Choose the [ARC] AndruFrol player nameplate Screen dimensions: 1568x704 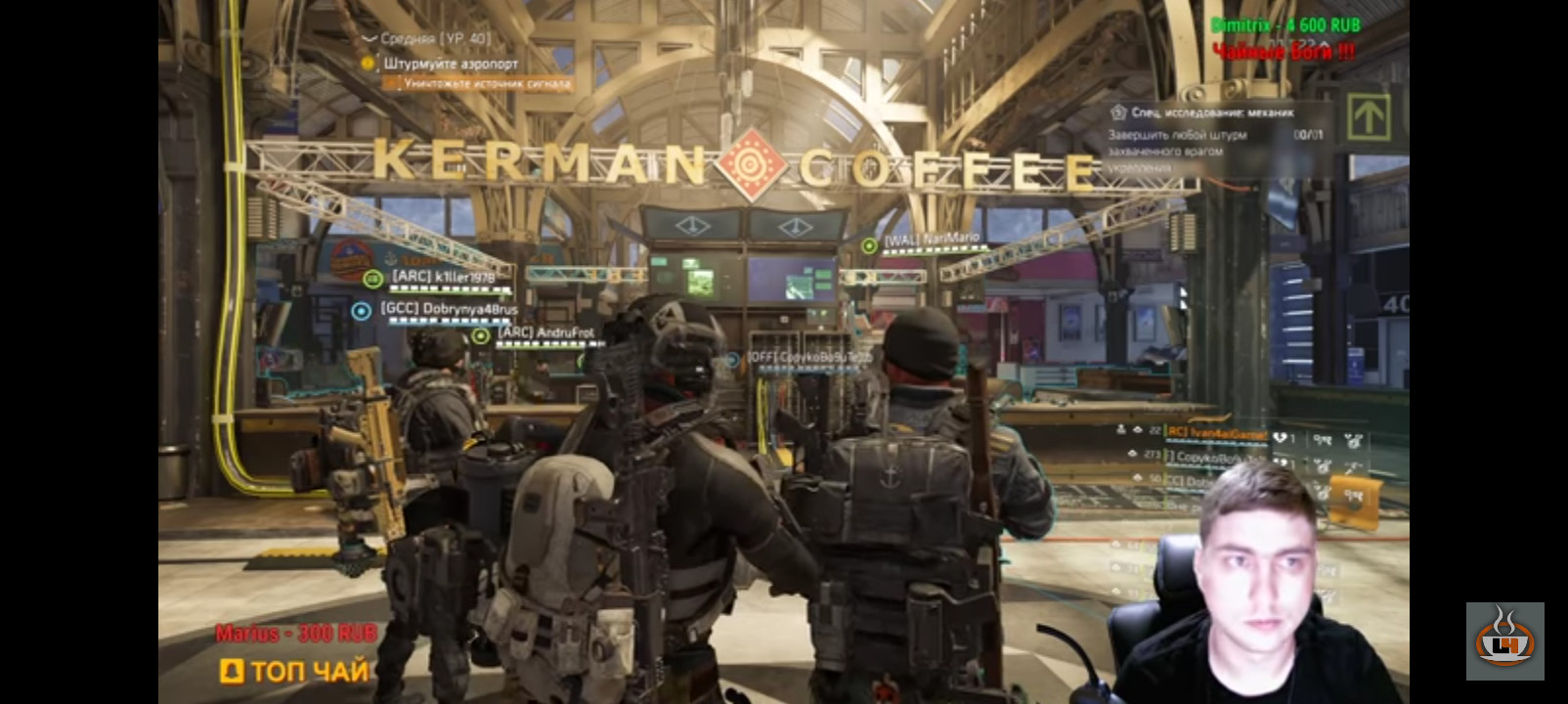coord(545,333)
